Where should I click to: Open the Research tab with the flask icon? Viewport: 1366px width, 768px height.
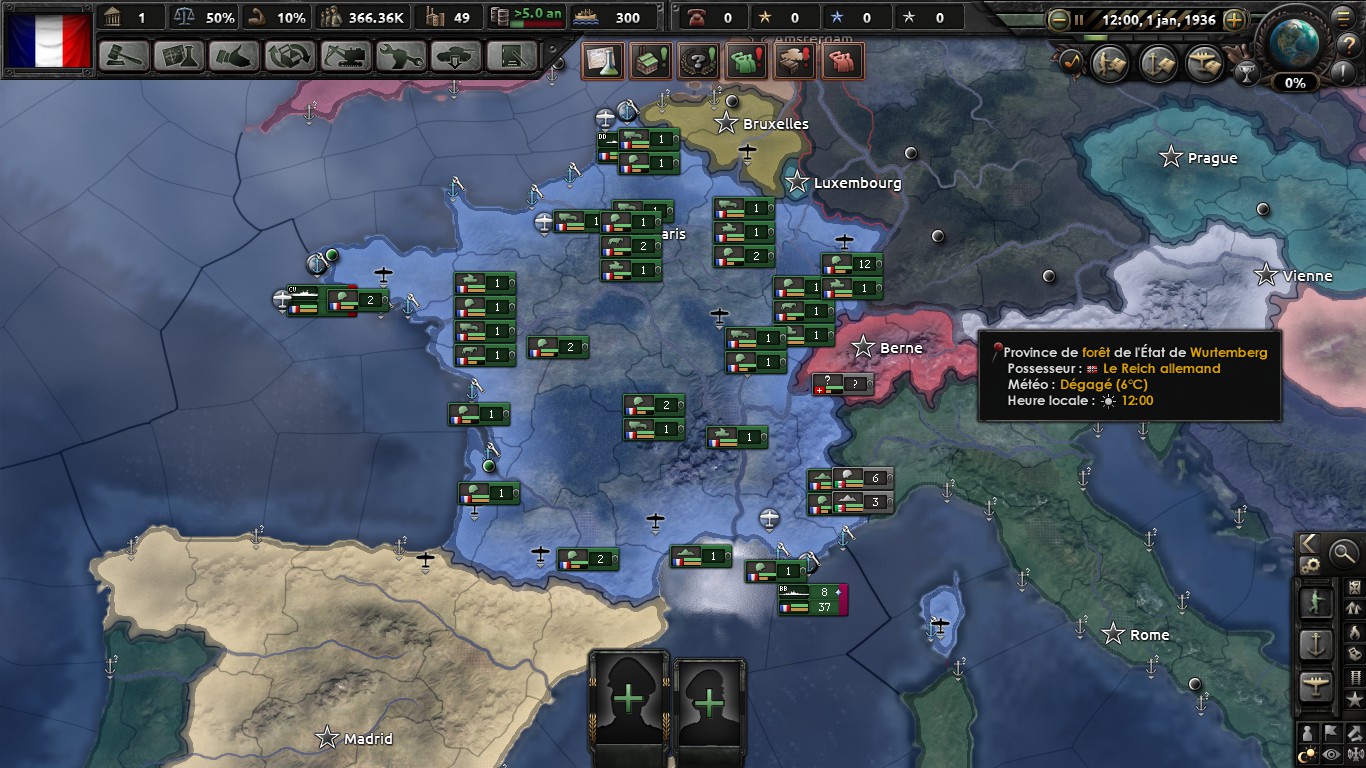(180, 56)
